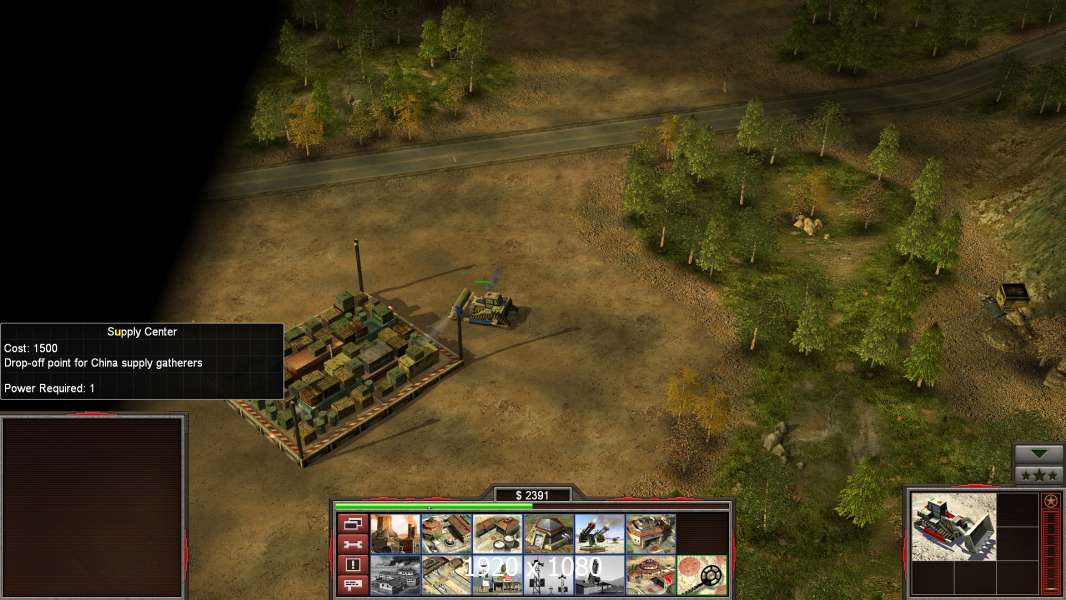1066x600 pixels.
Task: Build a Gattling Cannon defense
Action: 599,534
